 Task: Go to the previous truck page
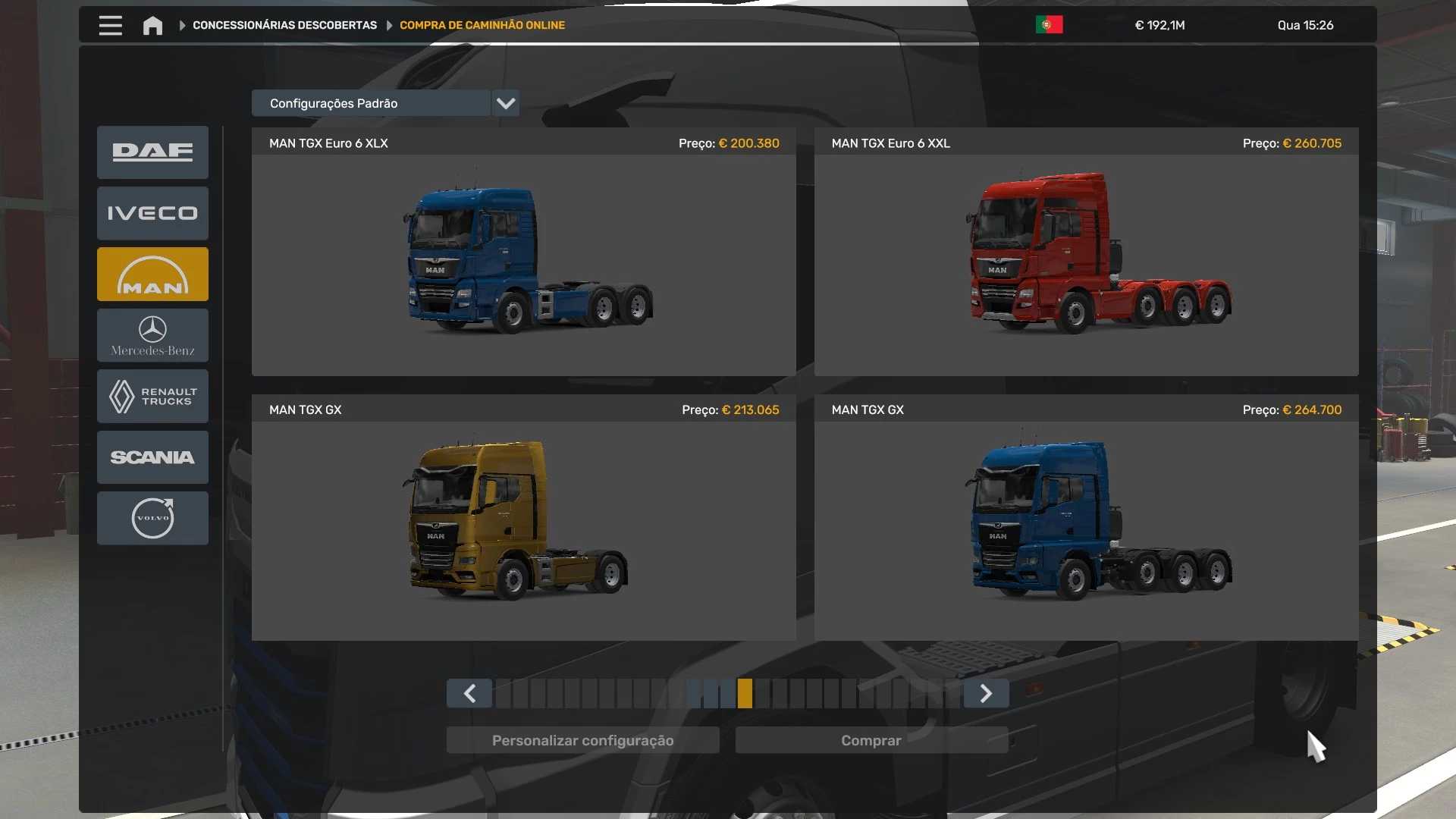(x=469, y=693)
